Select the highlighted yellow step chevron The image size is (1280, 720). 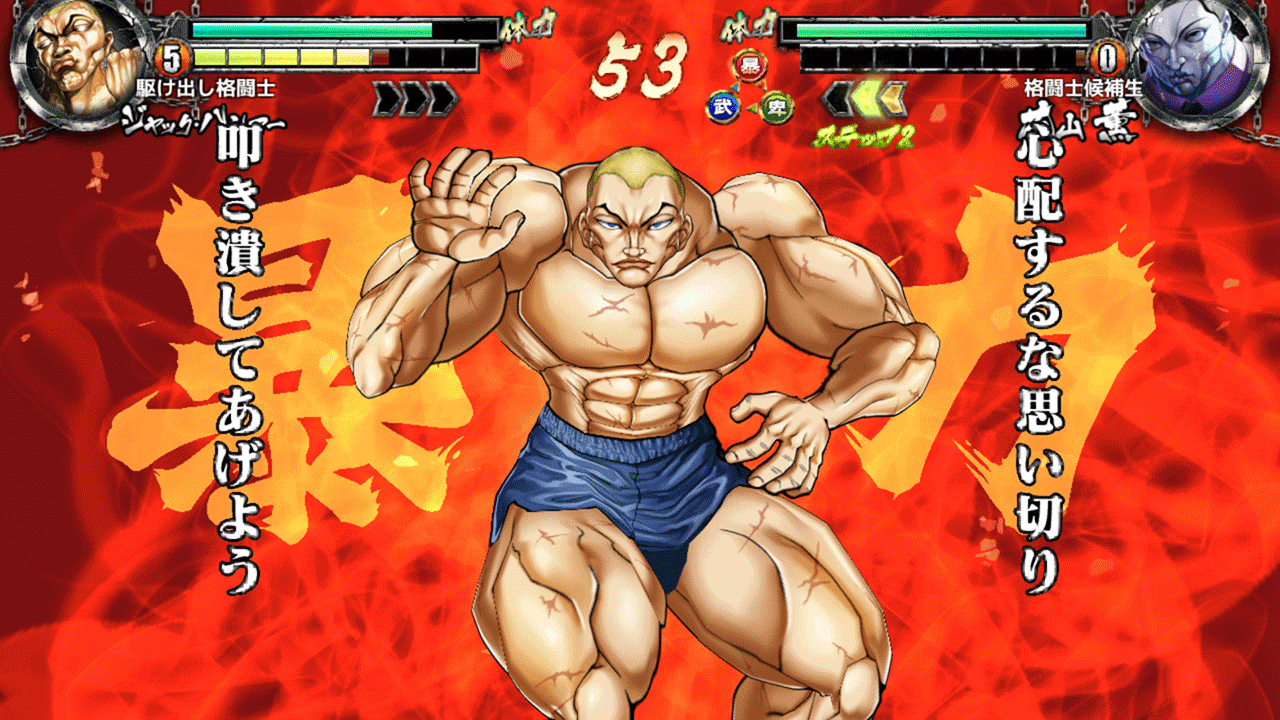pyautogui.click(x=867, y=97)
